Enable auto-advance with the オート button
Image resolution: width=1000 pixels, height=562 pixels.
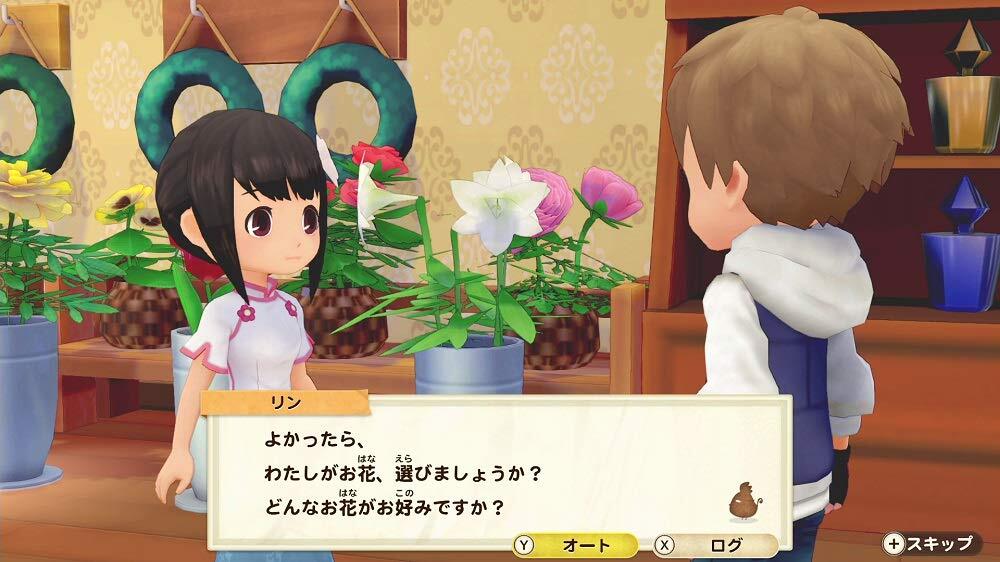575,546
